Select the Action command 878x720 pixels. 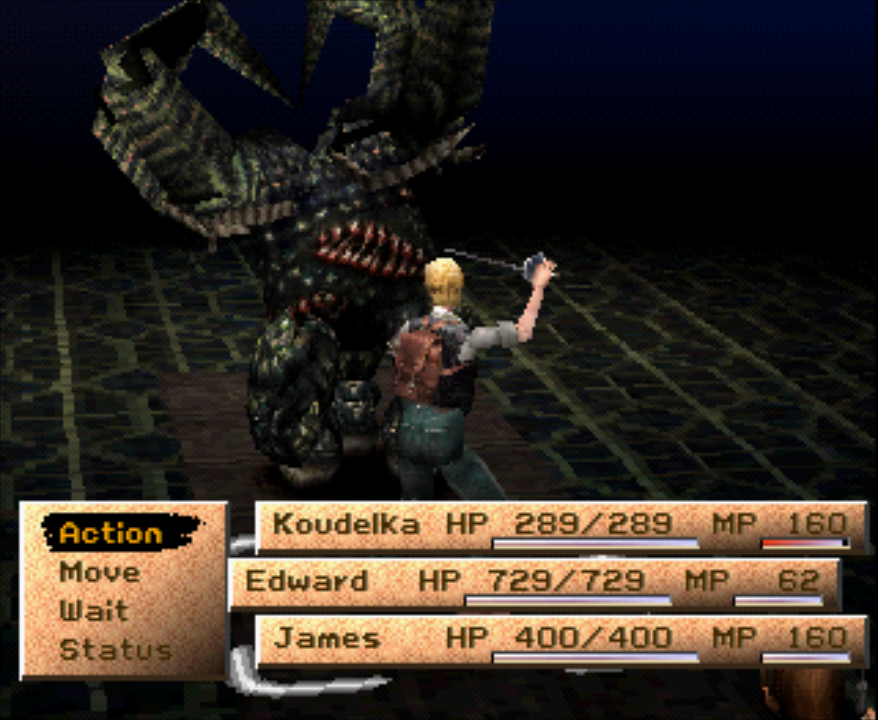[110, 532]
